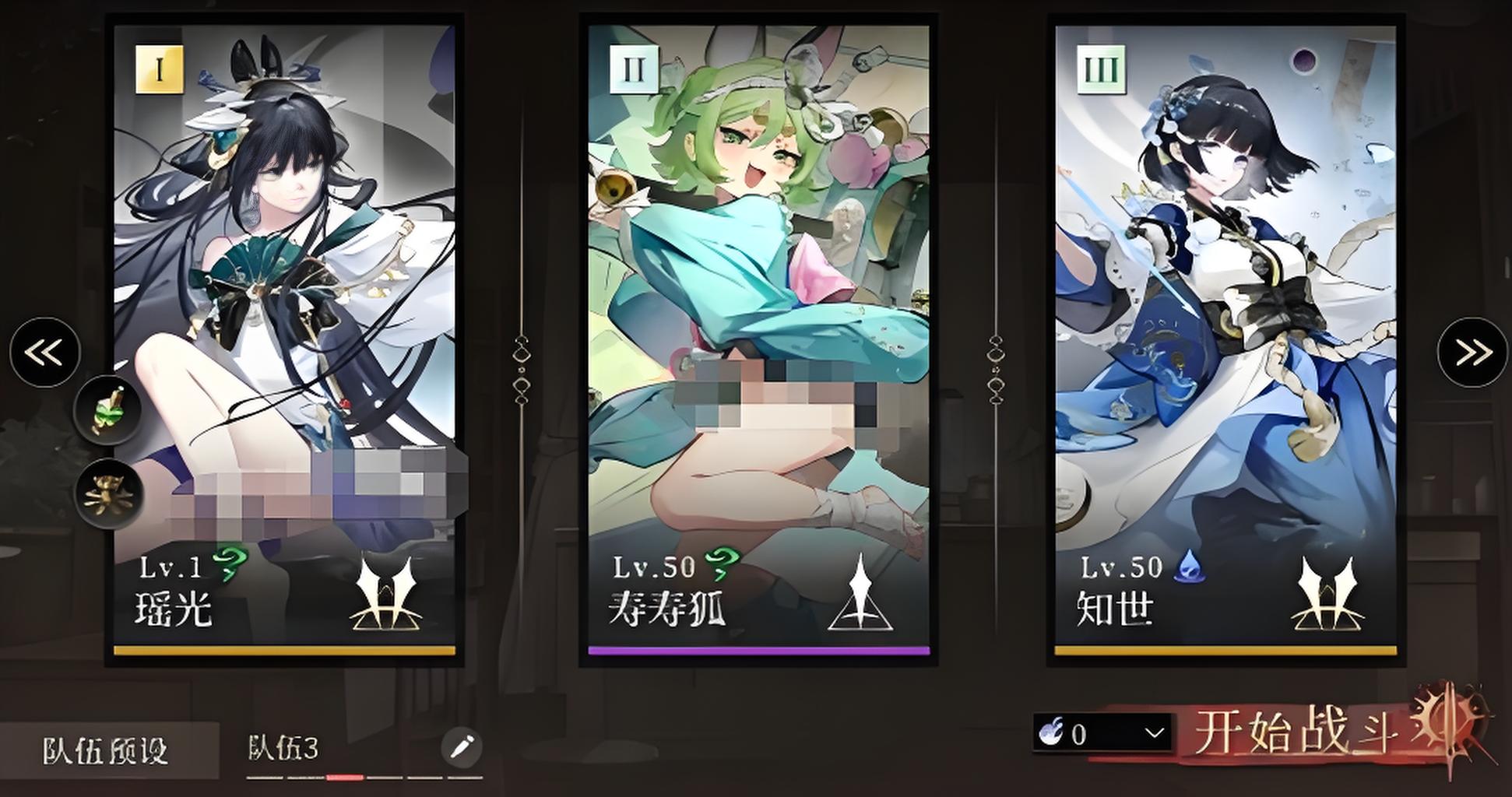The height and width of the screenshot is (797, 1512).
Task: Select the Roman numeral II slot badge
Action: (634, 70)
